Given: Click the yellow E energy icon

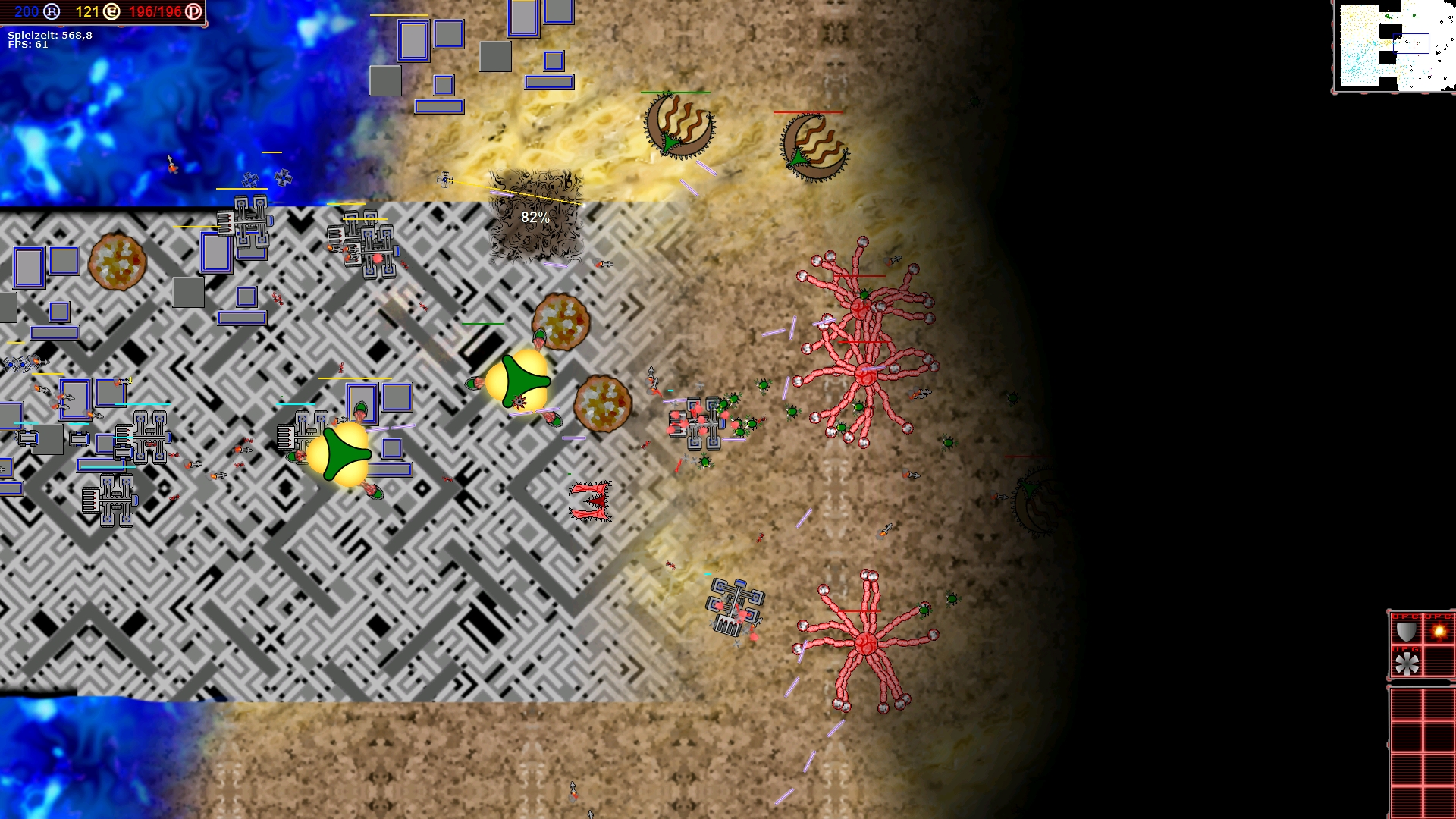Looking at the screenshot, I should 112,11.
